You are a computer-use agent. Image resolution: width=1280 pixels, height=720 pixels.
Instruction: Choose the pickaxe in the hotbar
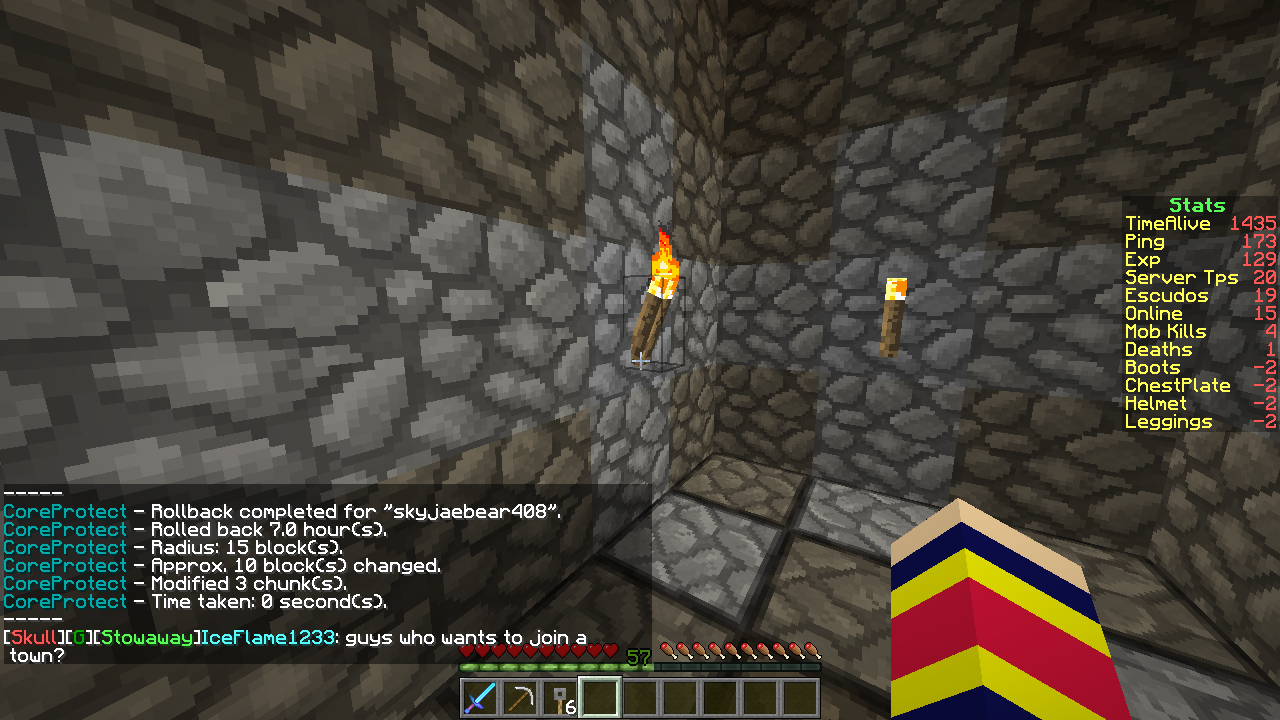[x=520, y=698]
